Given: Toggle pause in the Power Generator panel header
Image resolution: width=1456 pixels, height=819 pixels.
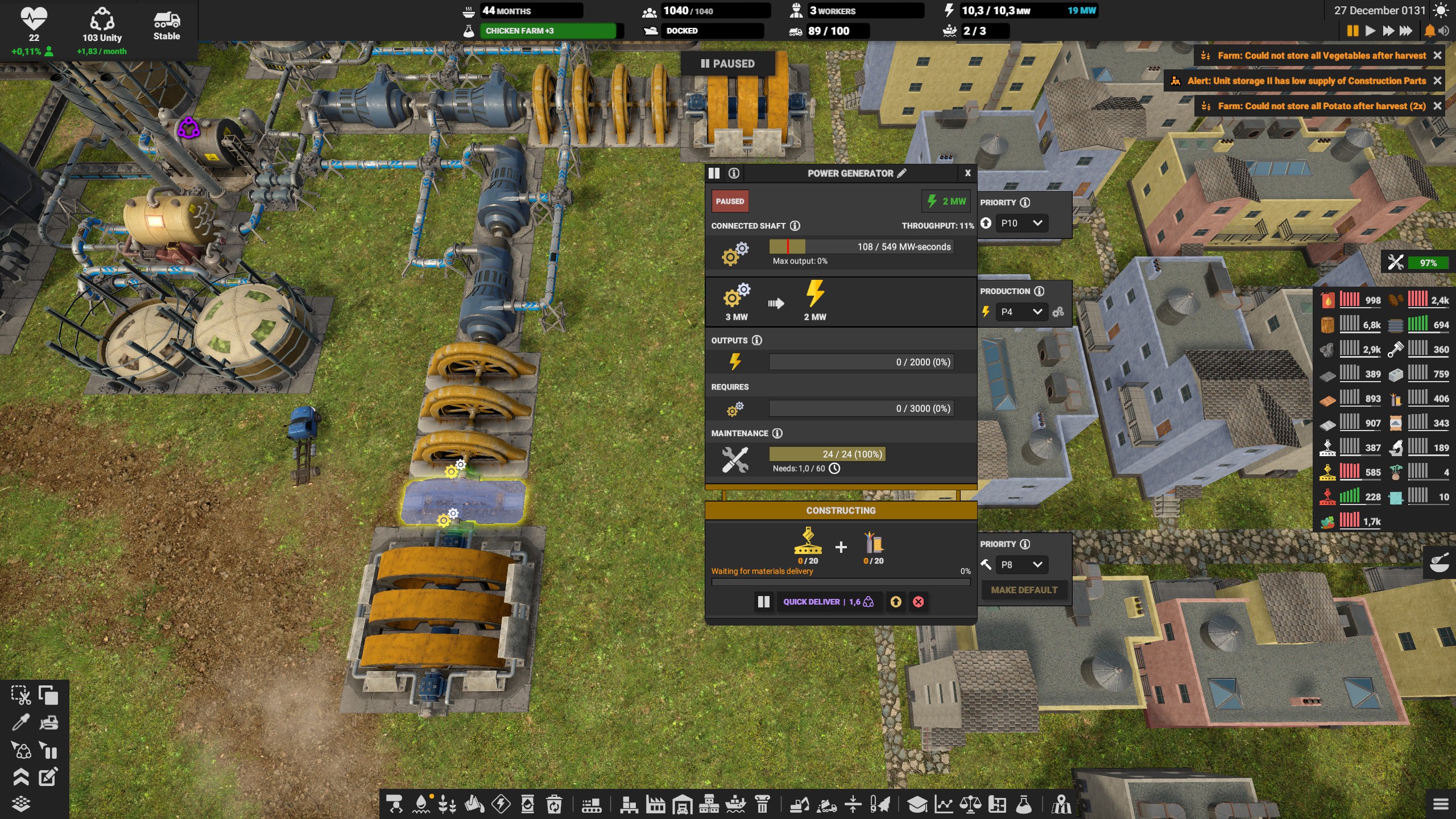Looking at the screenshot, I should pyautogui.click(x=714, y=173).
